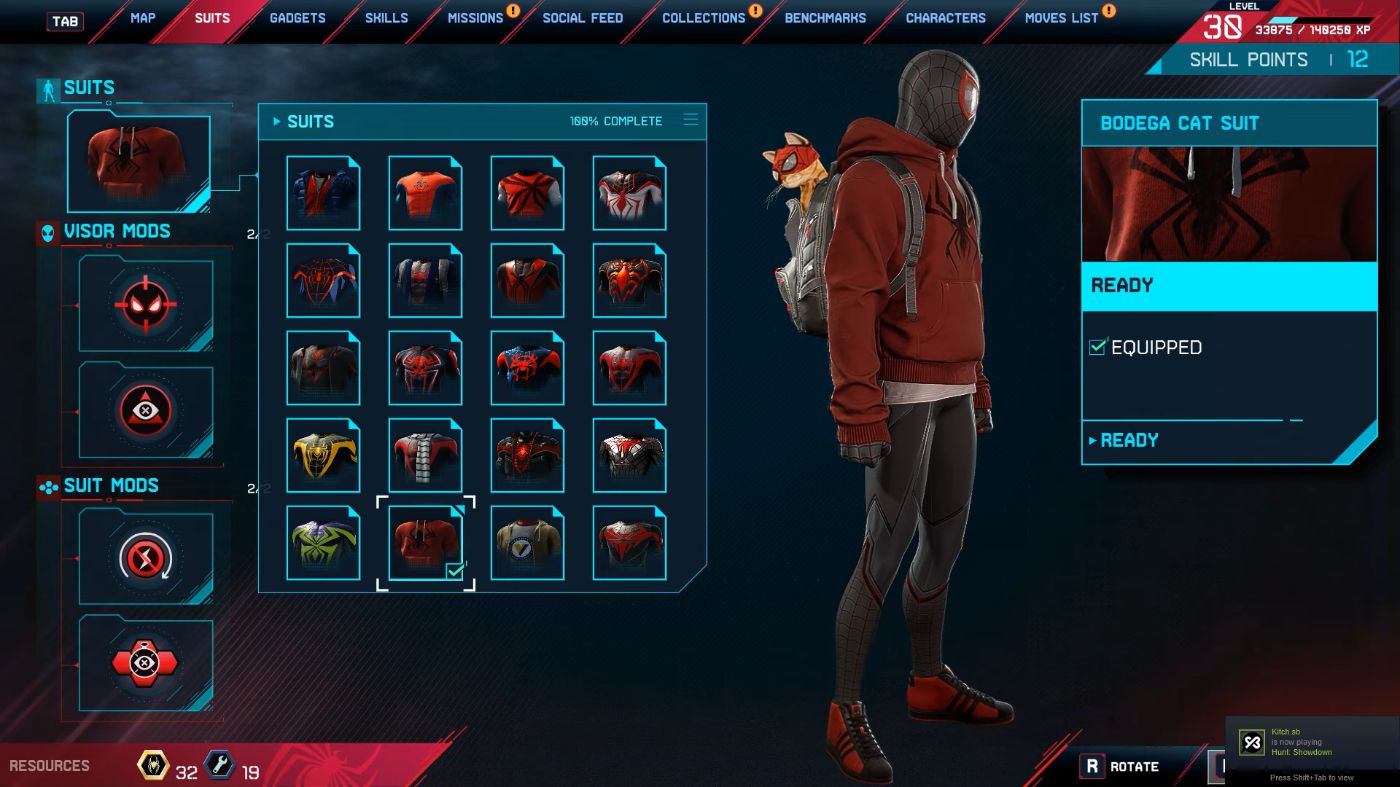Go to the Skills tab
This screenshot has height=787, width=1400.
click(x=386, y=18)
